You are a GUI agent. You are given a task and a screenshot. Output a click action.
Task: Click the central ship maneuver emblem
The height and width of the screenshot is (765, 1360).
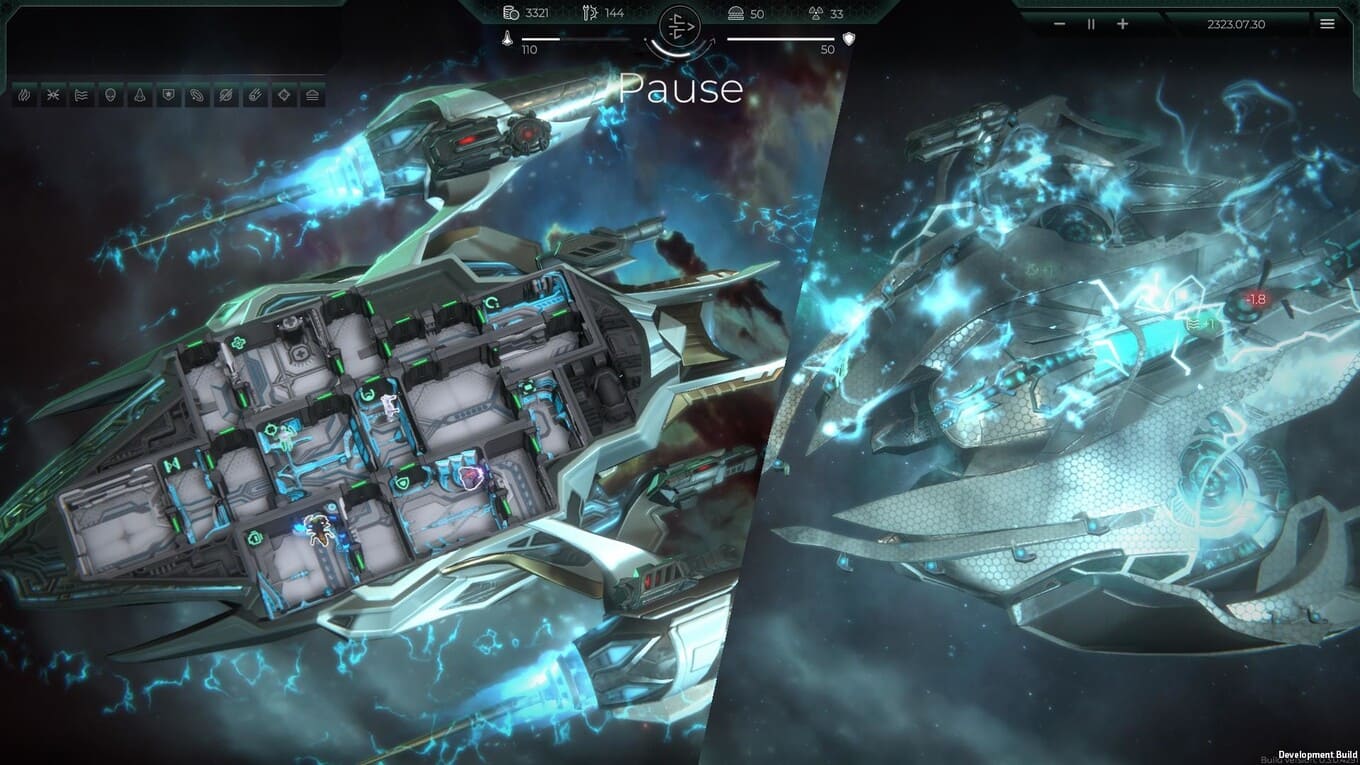pyautogui.click(x=679, y=27)
